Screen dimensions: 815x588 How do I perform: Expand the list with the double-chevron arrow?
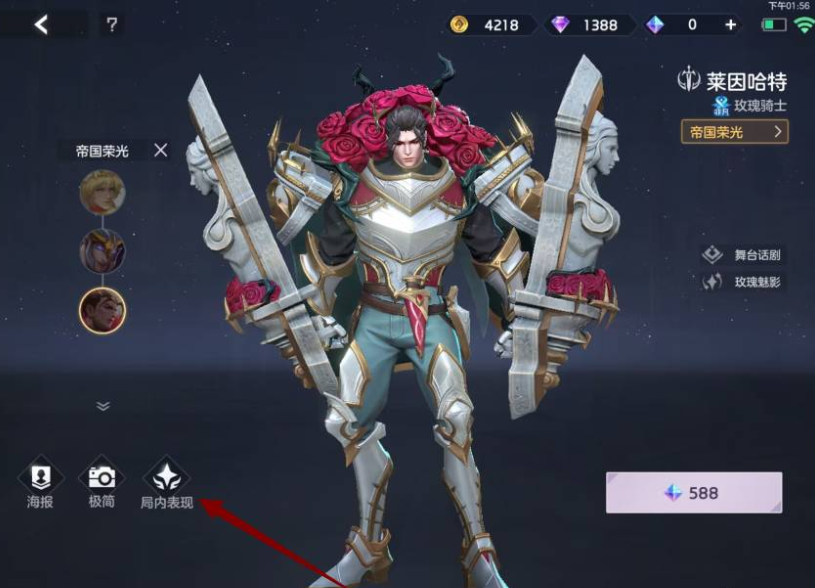point(102,406)
